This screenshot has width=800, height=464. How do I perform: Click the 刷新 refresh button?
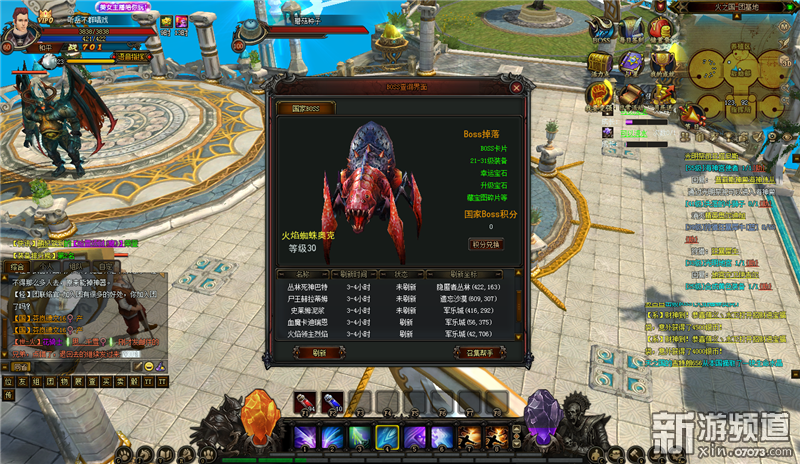319,352
